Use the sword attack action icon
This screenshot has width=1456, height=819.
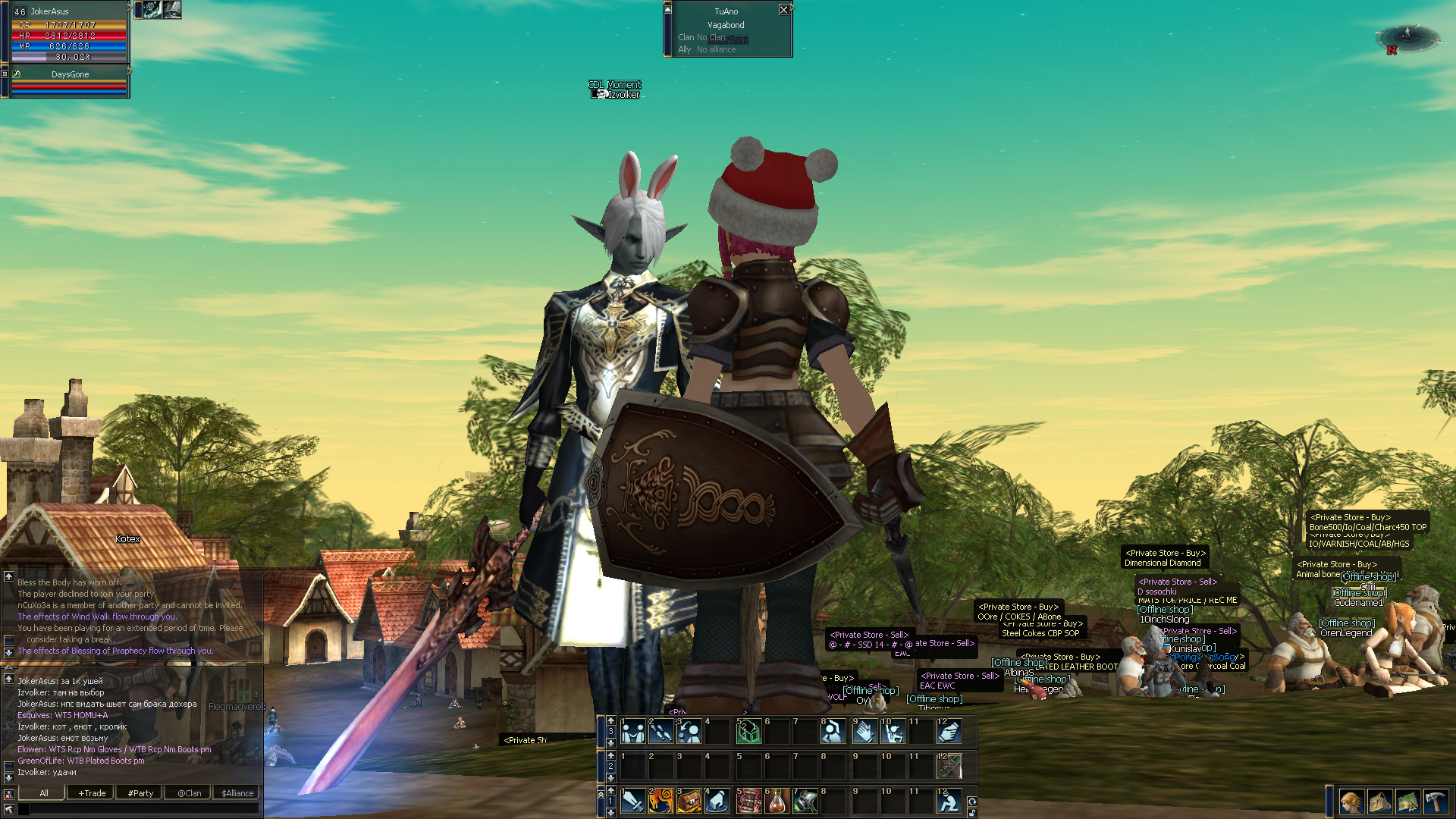pyautogui.click(x=633, y=802)
